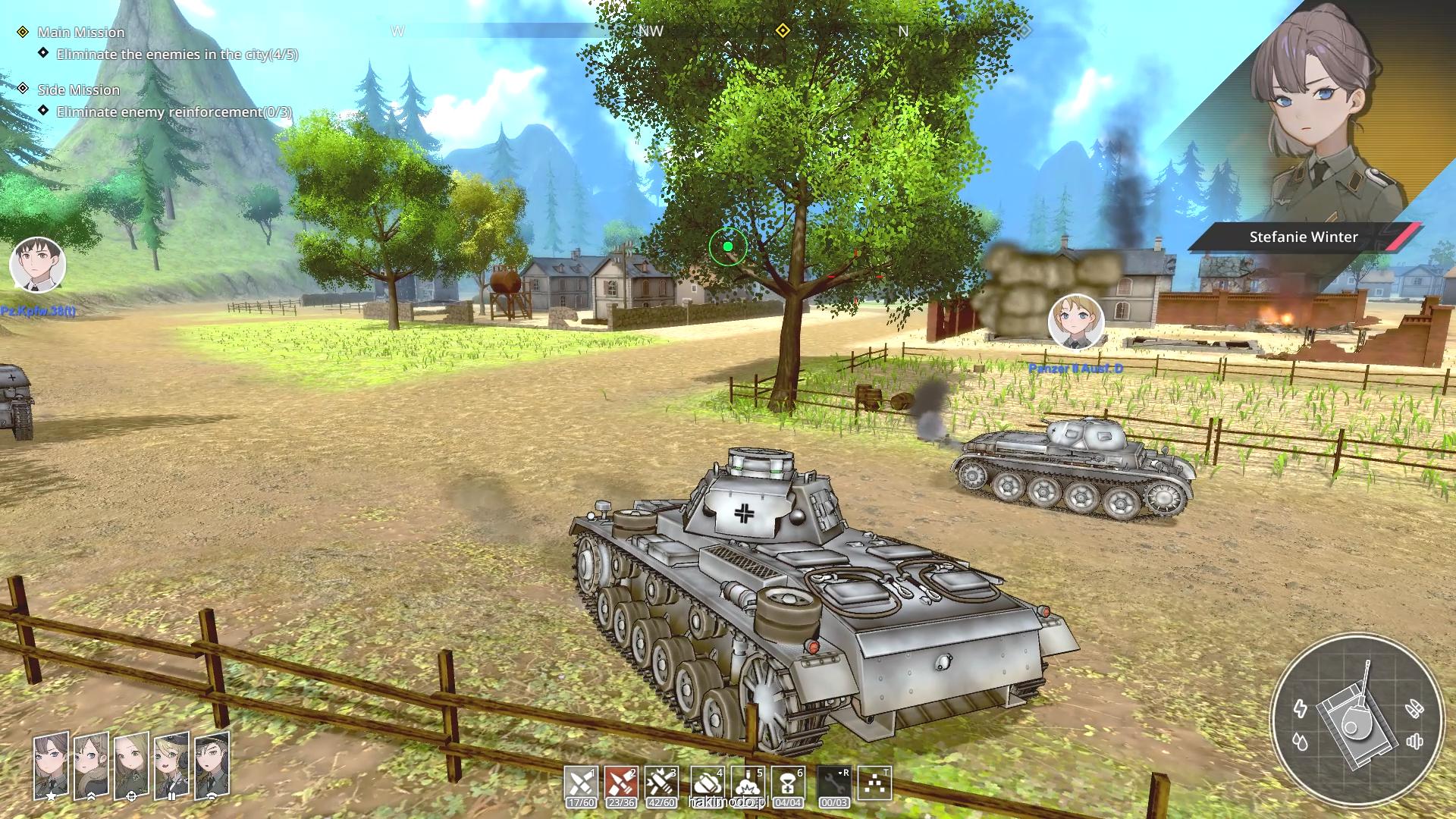Select the crew portrait with telephone badge

point(212,764)
